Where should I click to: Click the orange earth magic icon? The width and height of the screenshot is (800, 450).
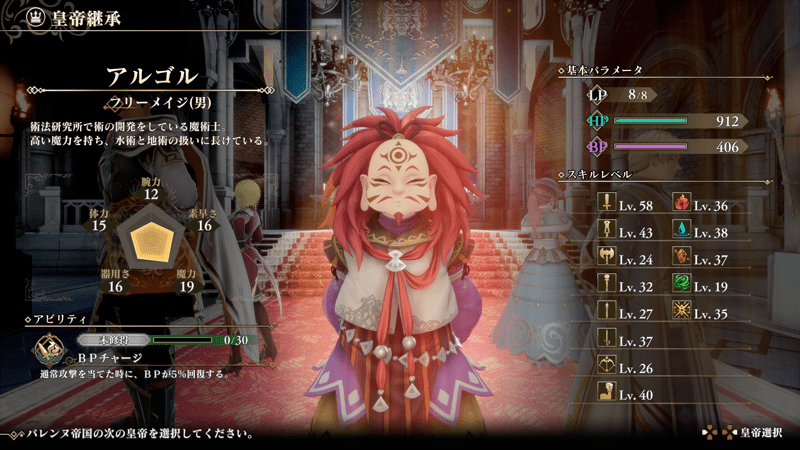click(x=682, y=259)
